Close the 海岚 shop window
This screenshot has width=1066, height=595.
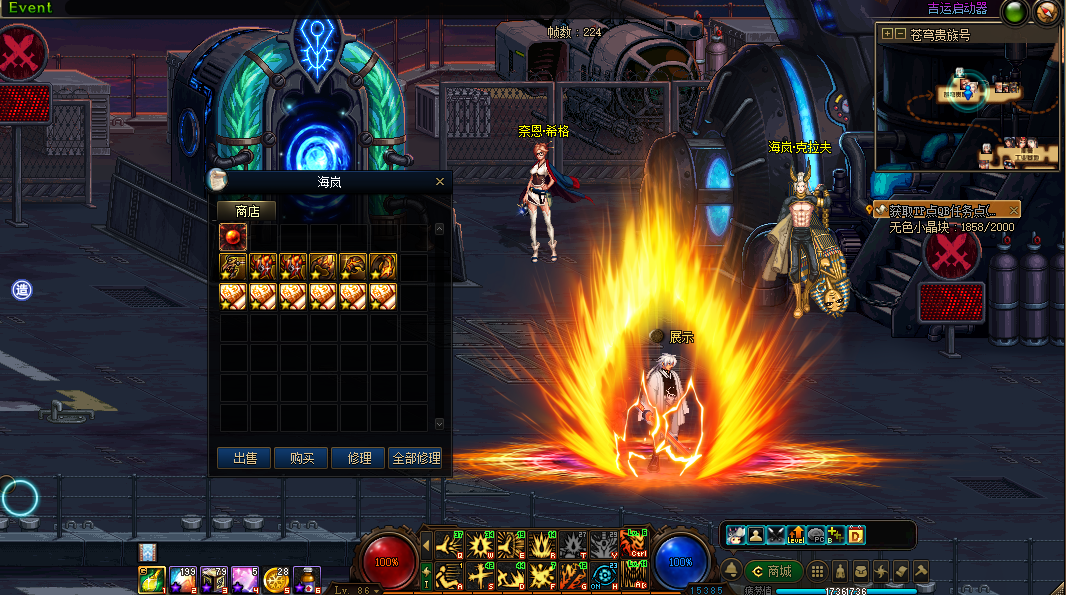click(440, 182)
